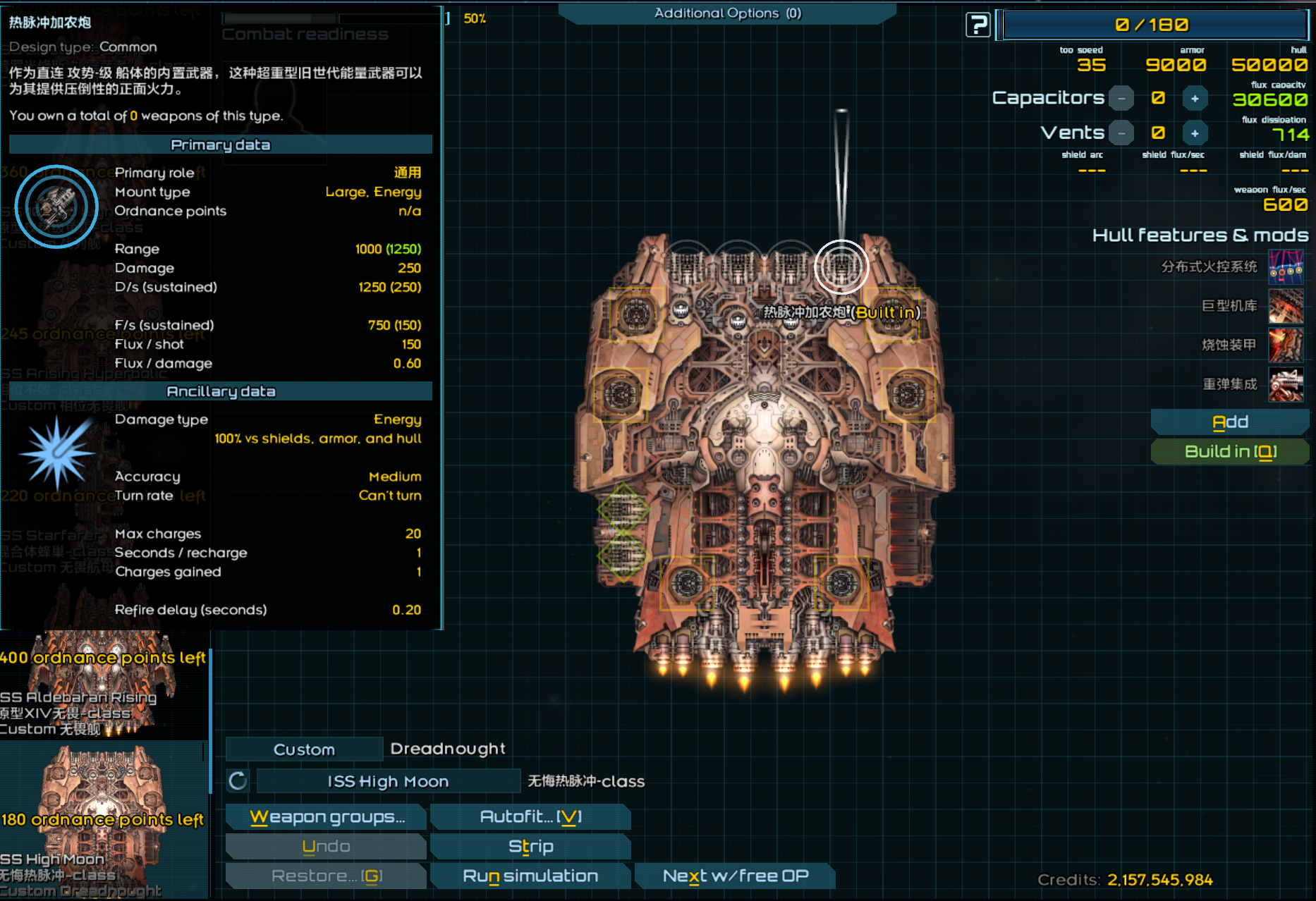Select the 分布式火控系统 hull mod icon
The width and height of the screenshot is (1316, 901).
(1286, 267)
